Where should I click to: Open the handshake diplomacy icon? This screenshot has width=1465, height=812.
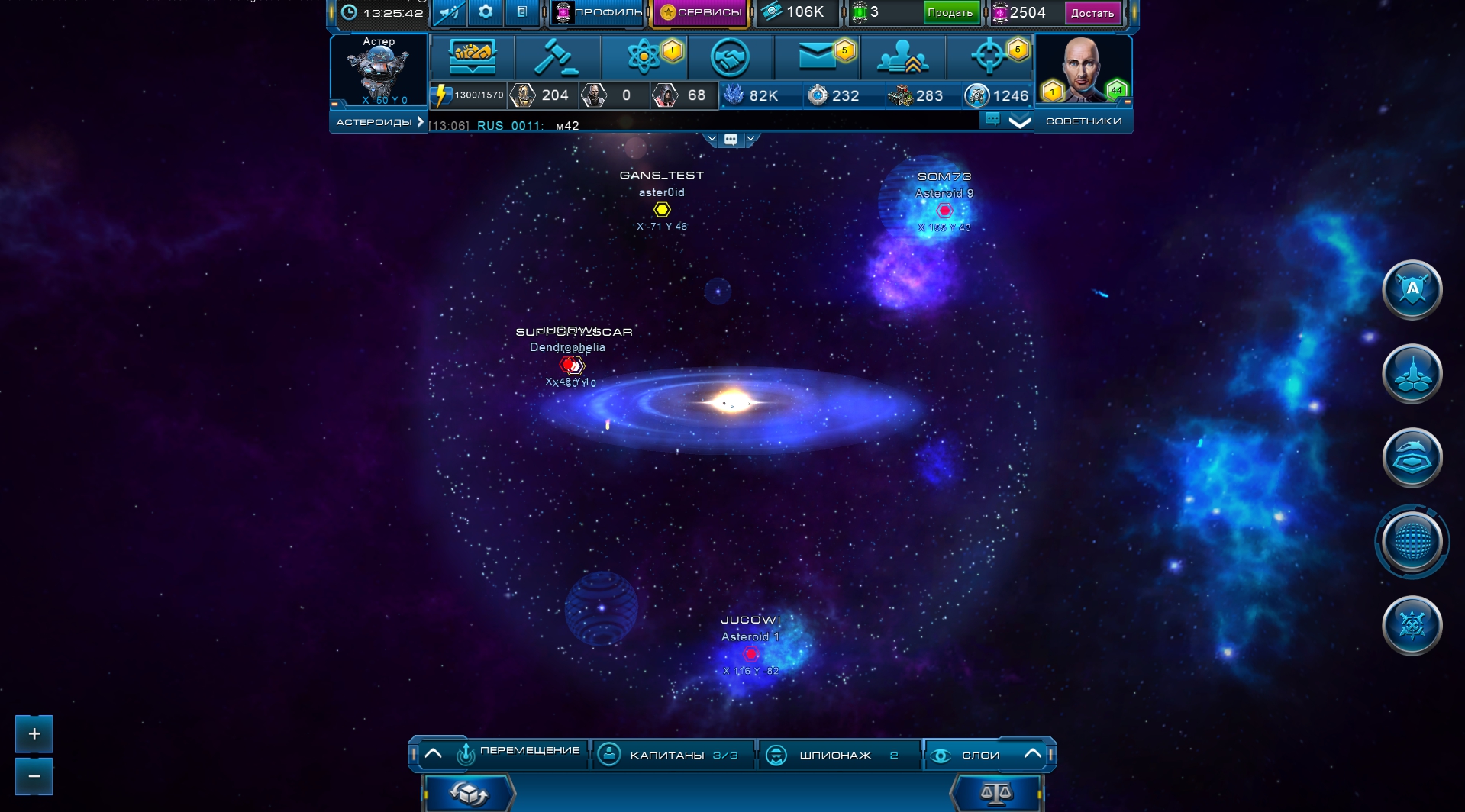point(730,57)
